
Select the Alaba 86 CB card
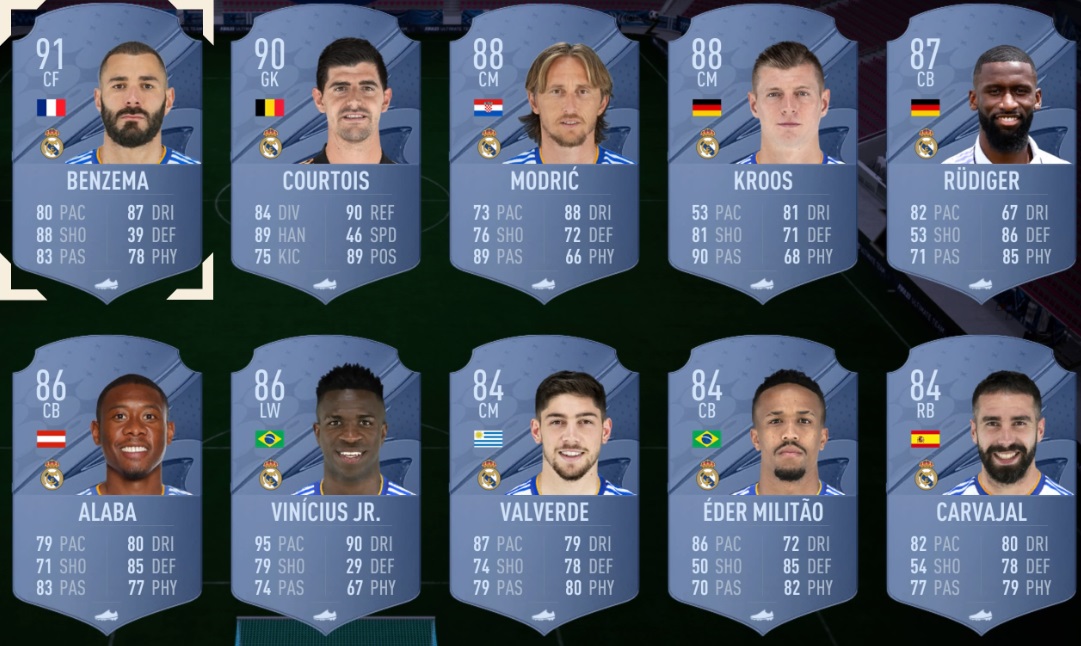[x=108, y=480]
